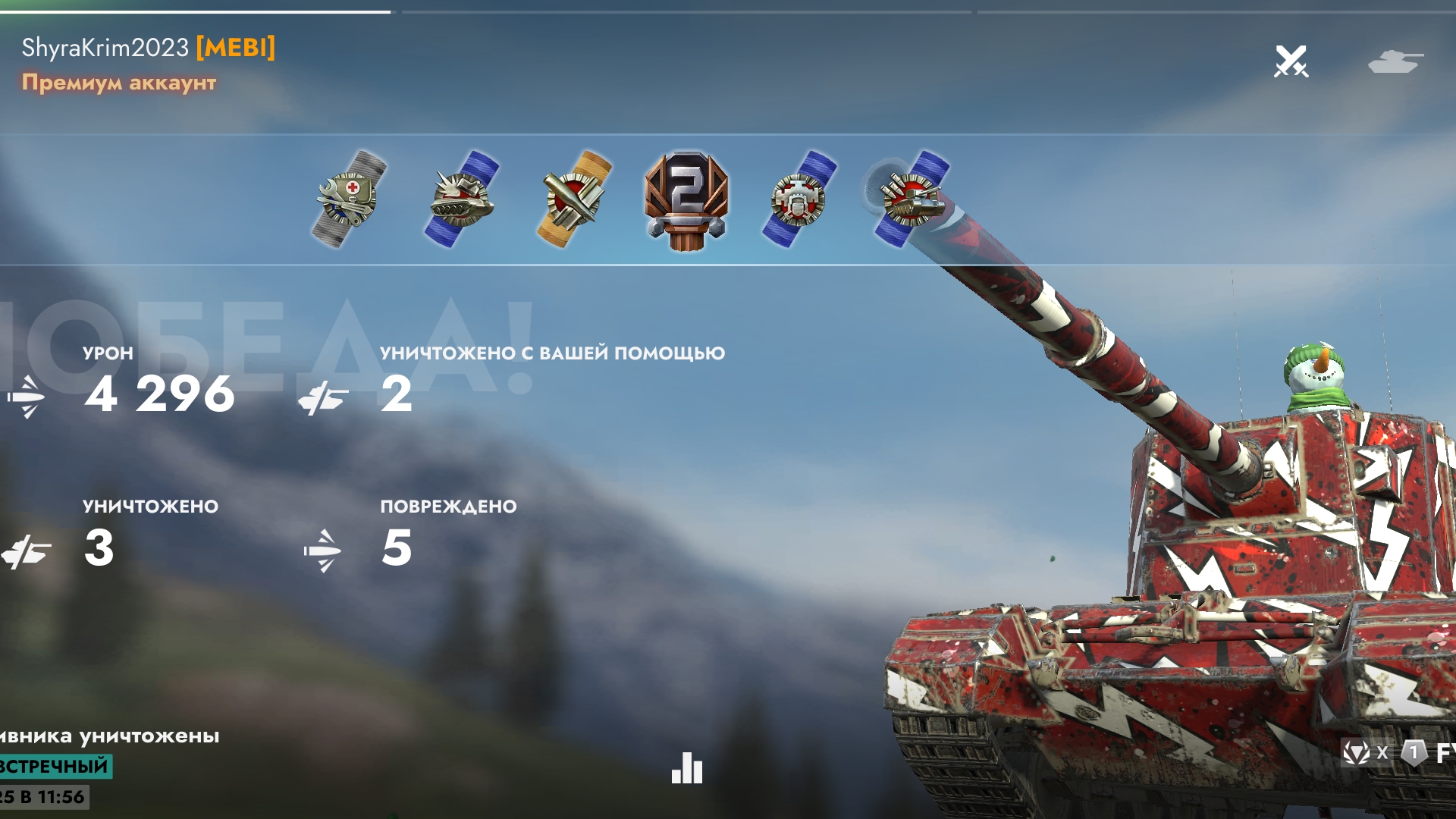1456x819 pixels.
Task: Open the crossed swords battle tab
Action: (x=1291, y=61)
